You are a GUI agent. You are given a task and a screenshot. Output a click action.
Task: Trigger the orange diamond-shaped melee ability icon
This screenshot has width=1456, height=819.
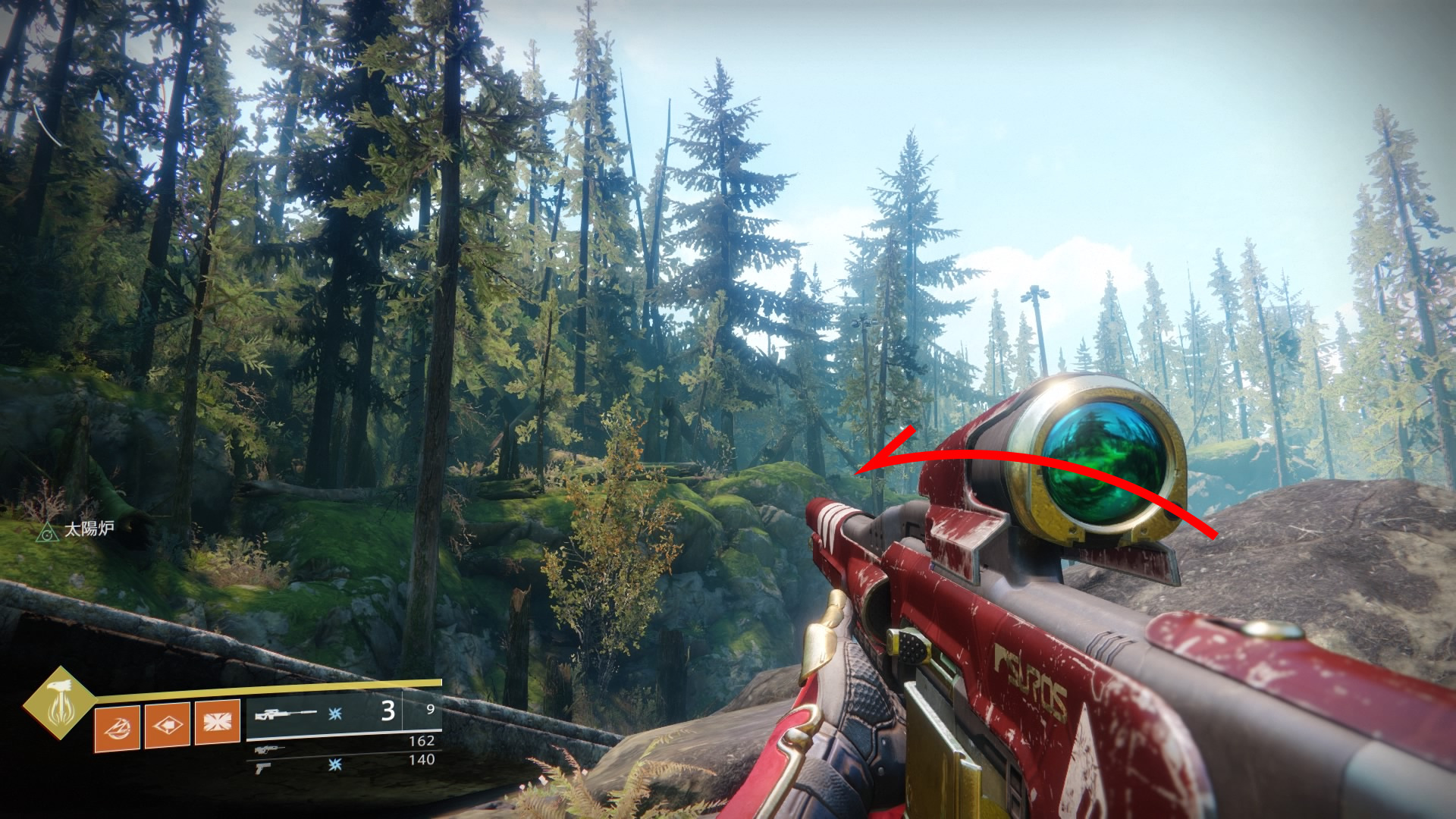coord(167,726)
